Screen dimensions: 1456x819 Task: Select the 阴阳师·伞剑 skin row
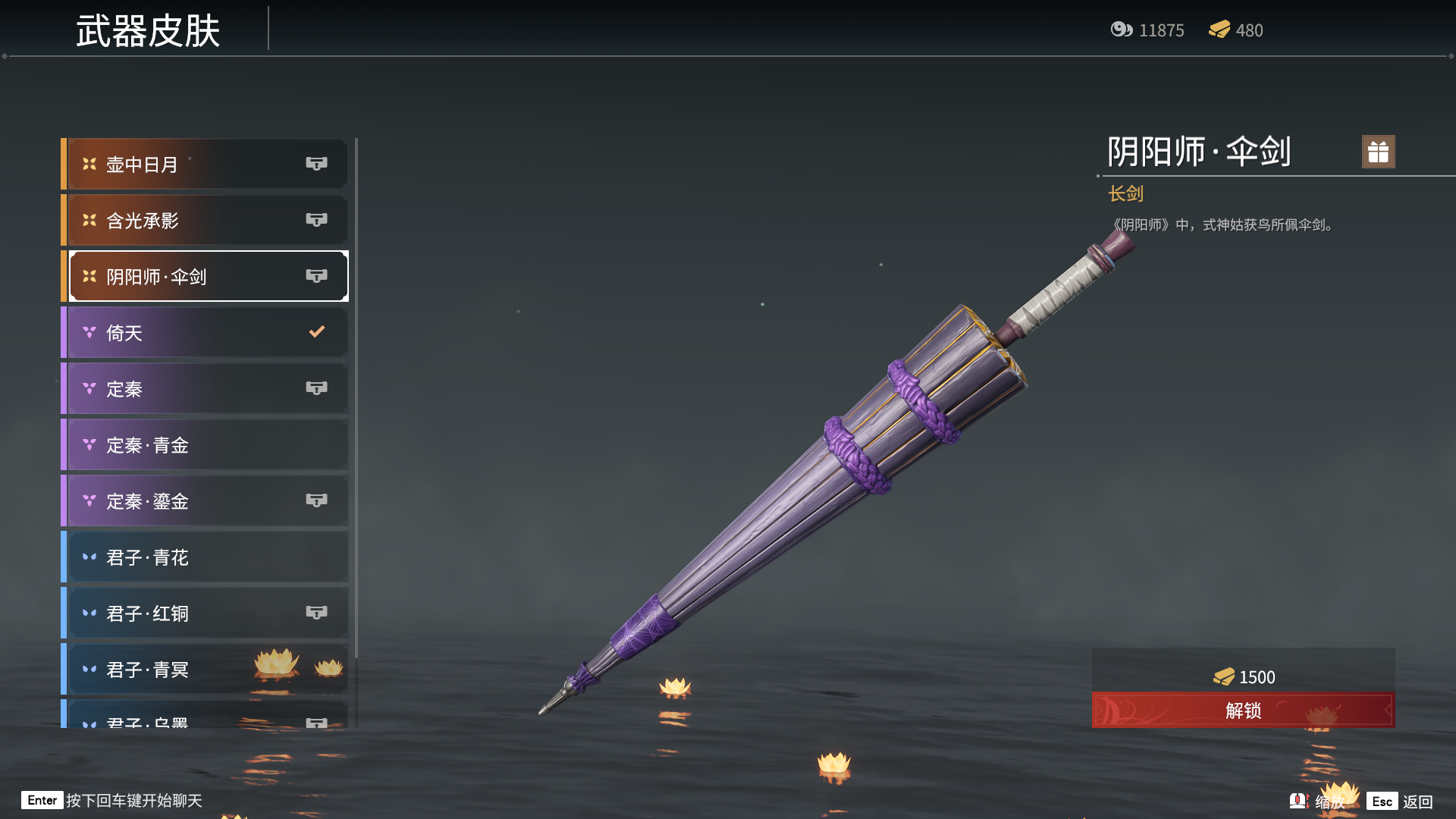coord(206,276)
